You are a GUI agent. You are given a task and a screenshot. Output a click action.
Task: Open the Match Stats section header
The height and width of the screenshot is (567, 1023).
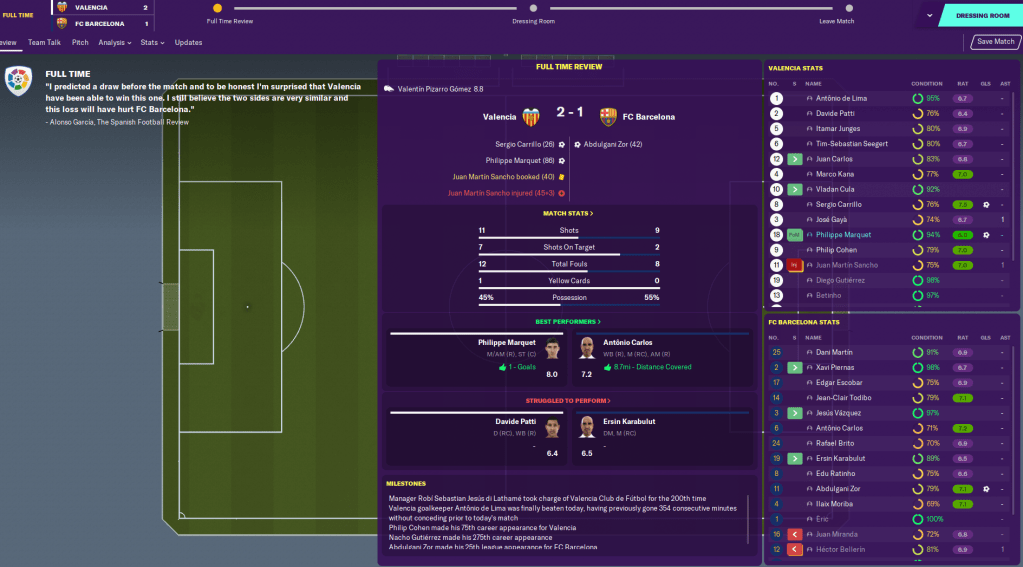(x=568, y=213)
